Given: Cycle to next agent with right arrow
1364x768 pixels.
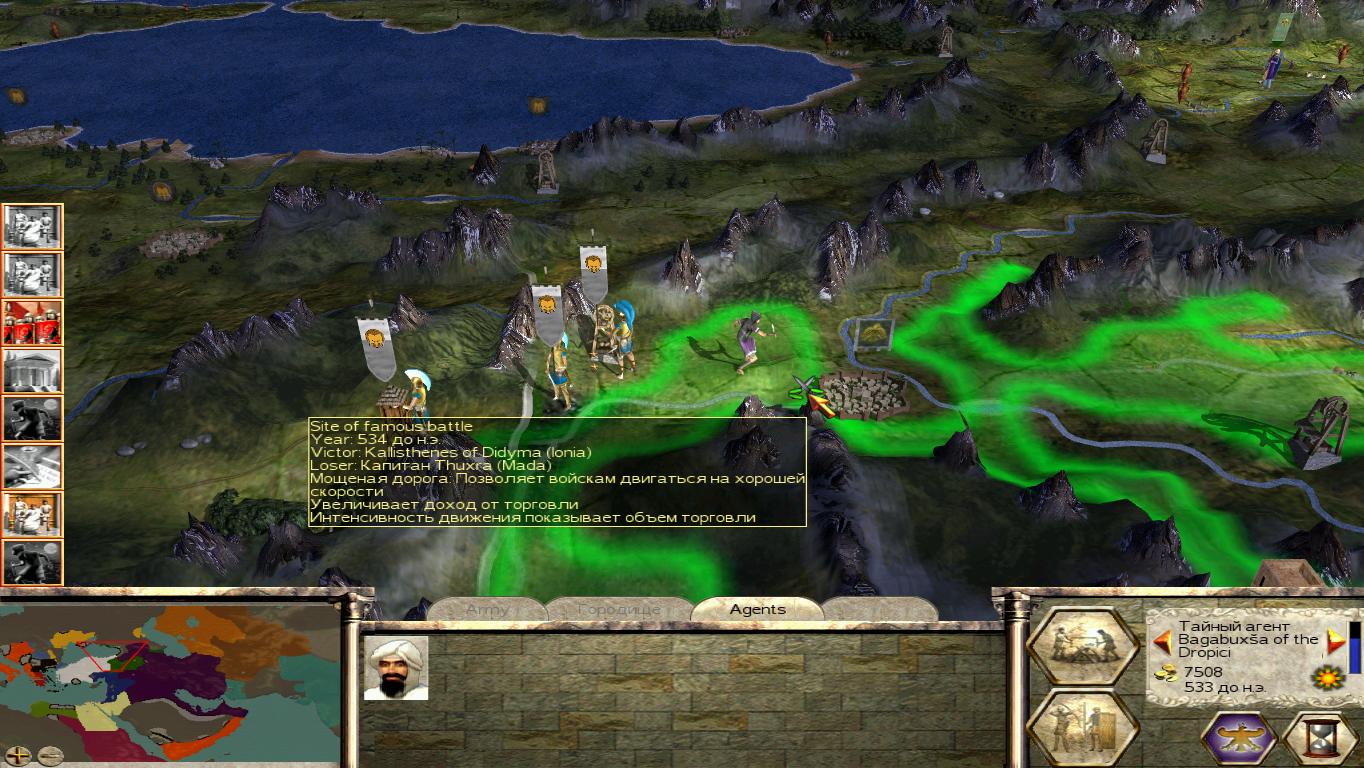Looking at the screenshot, I should tap(1335, 641).
